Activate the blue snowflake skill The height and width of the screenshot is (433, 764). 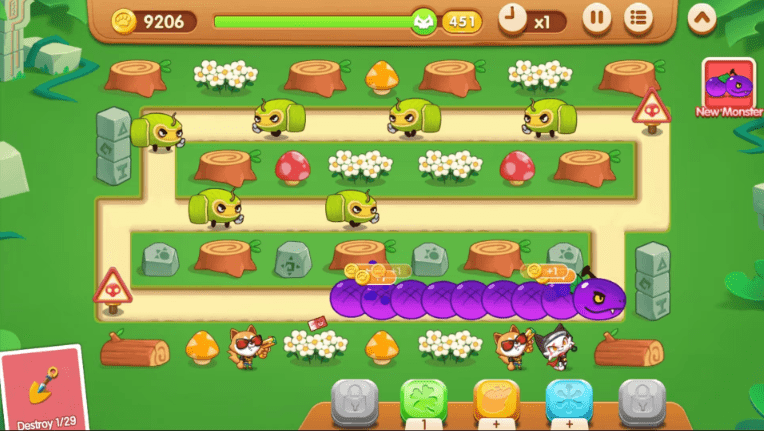coord(569,400)
